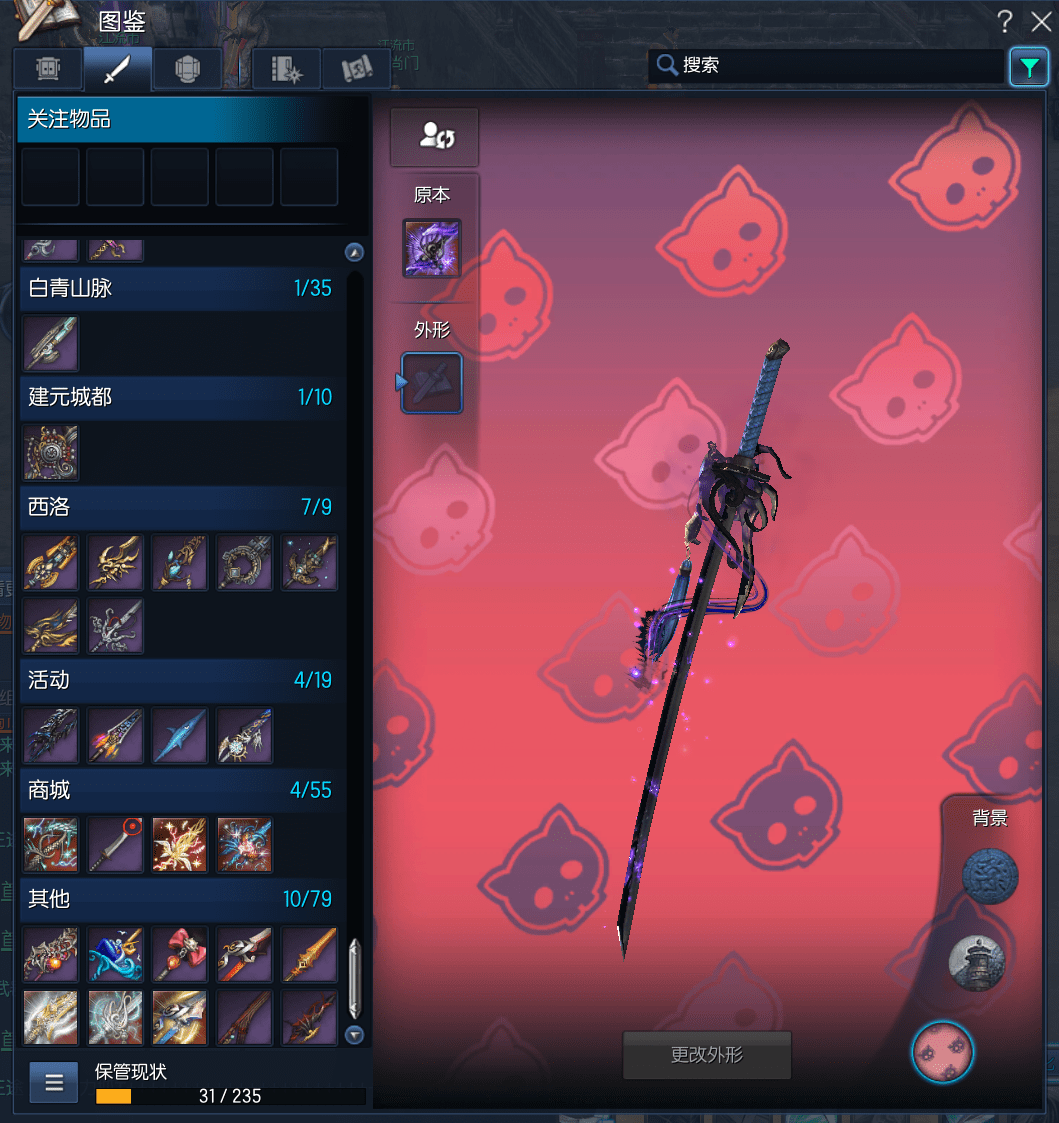This screenshot has height=1123, width=1059.
Task: Open the 其他 category header
Action: 180,899
